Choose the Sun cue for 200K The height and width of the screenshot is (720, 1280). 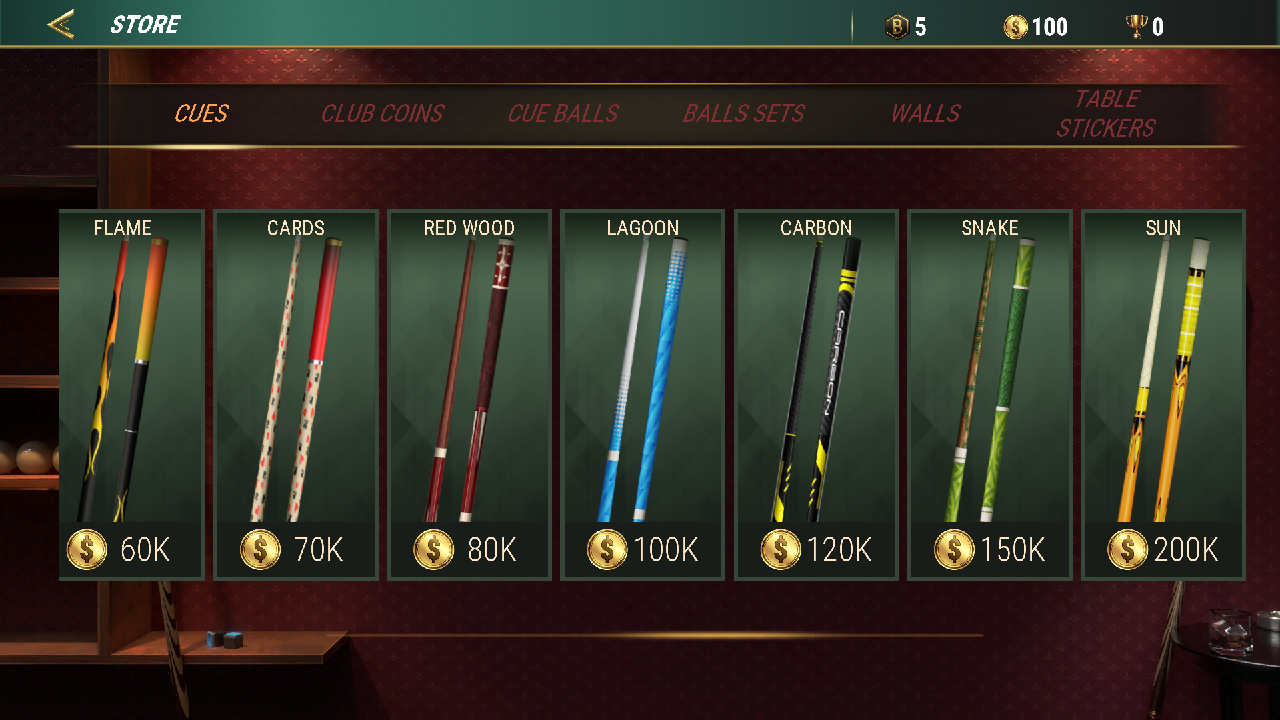pyautogui.click(x=1163, y=394)
